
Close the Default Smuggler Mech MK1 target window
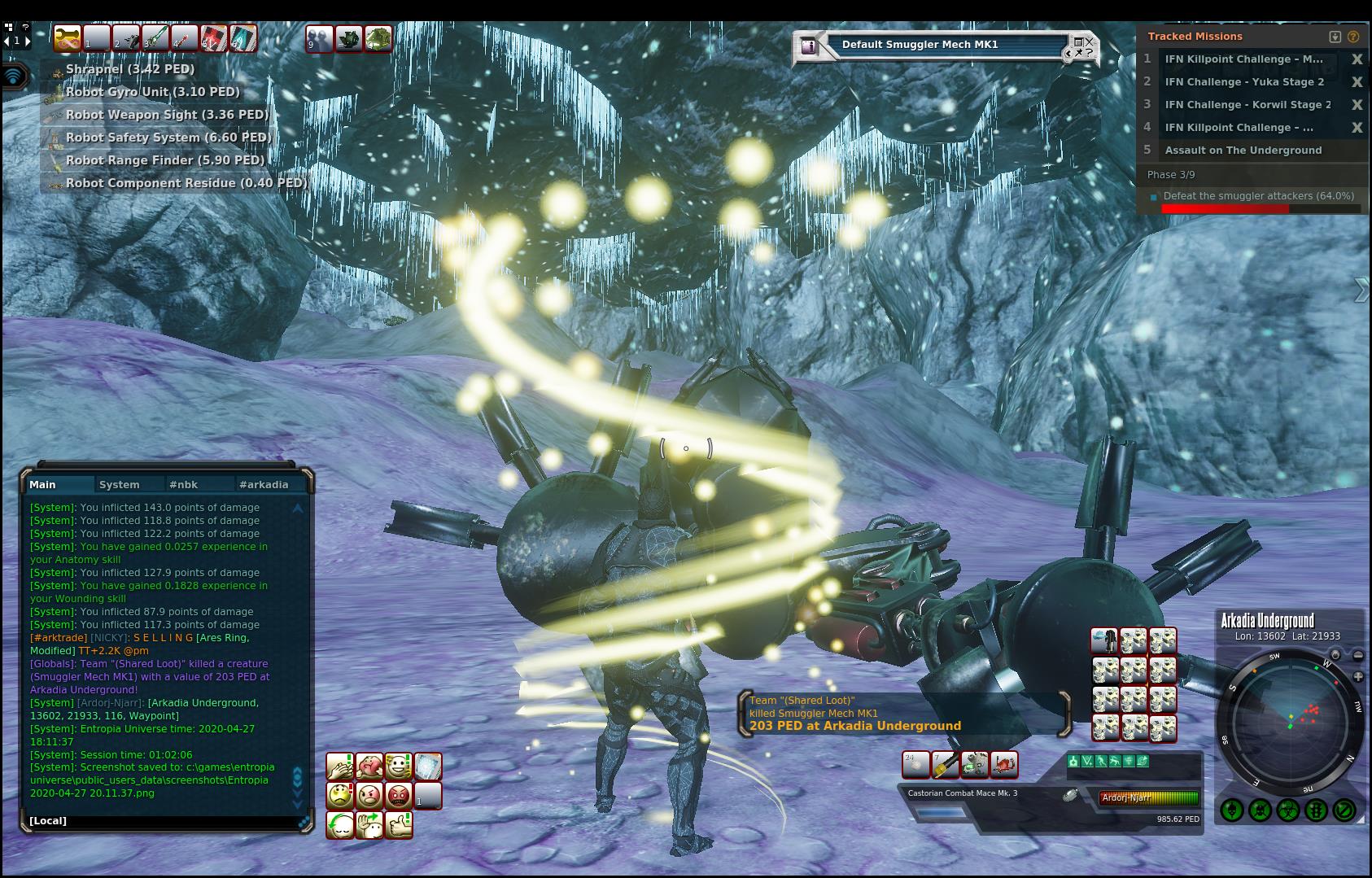1090,41
